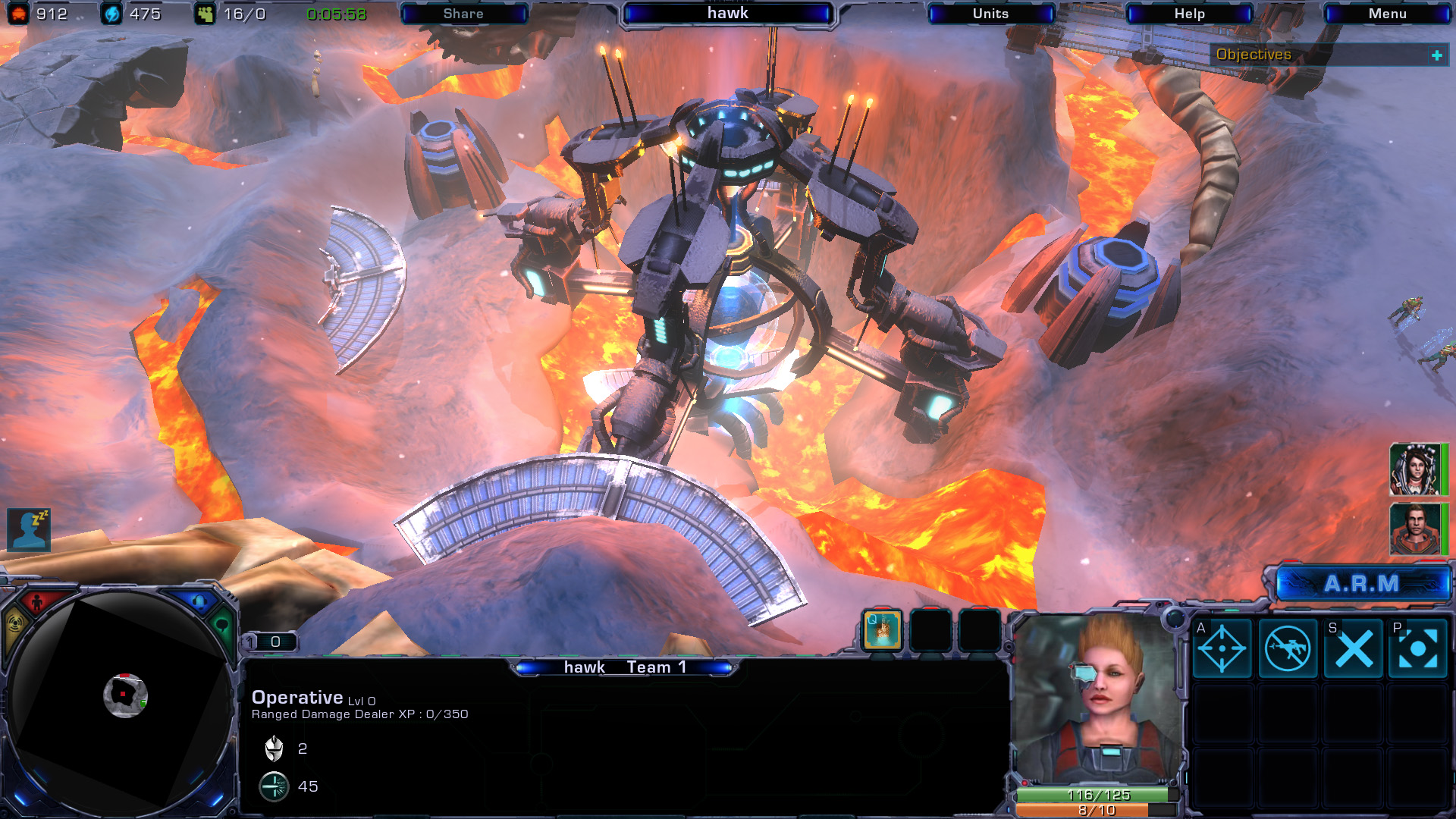The height and width of the screenshot is (819, 1456).
Task: Open the A.R.M panel
Action: coord(1362,584)
